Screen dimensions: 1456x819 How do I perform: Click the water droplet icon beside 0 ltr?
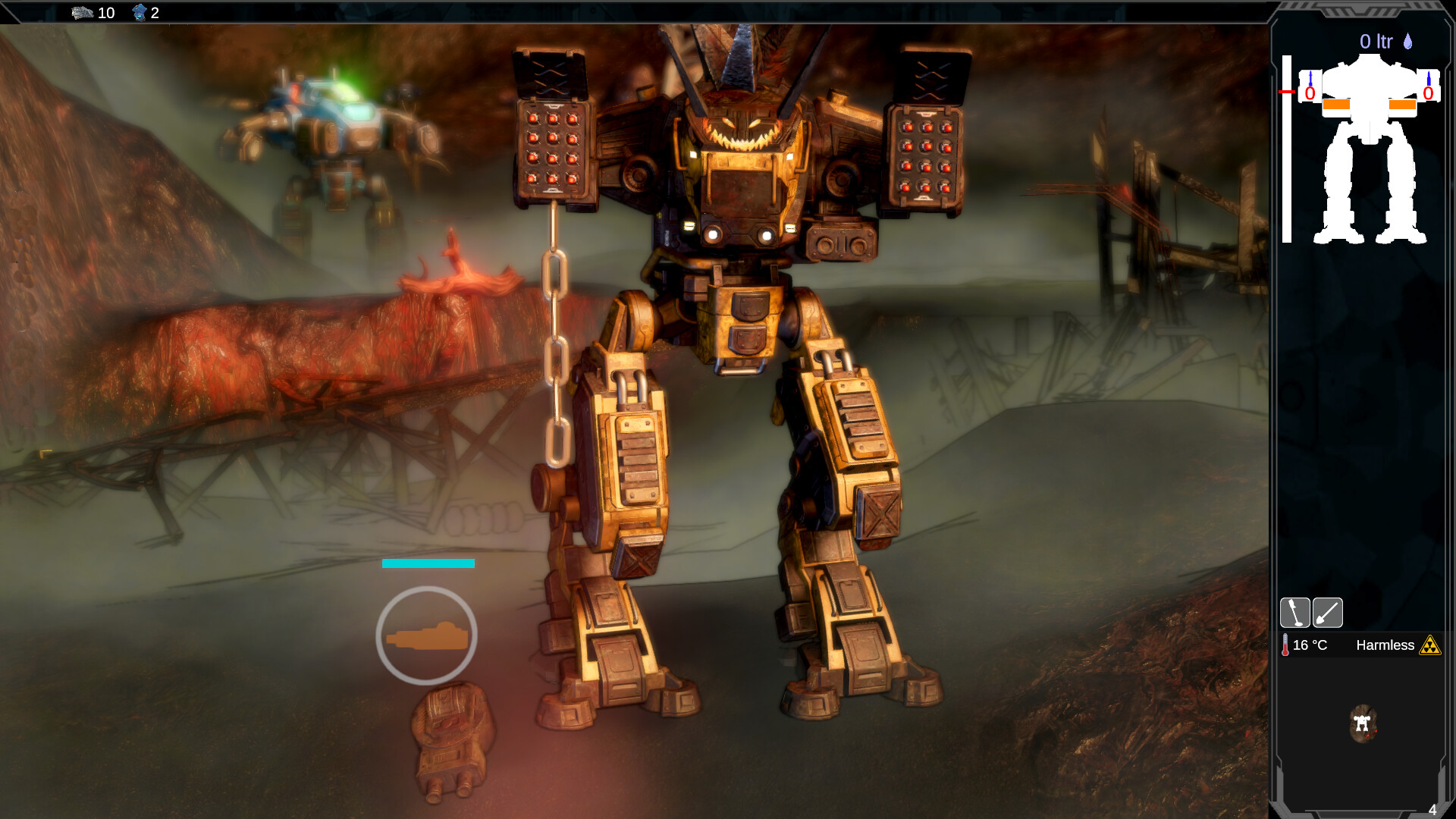(1407, 41)
